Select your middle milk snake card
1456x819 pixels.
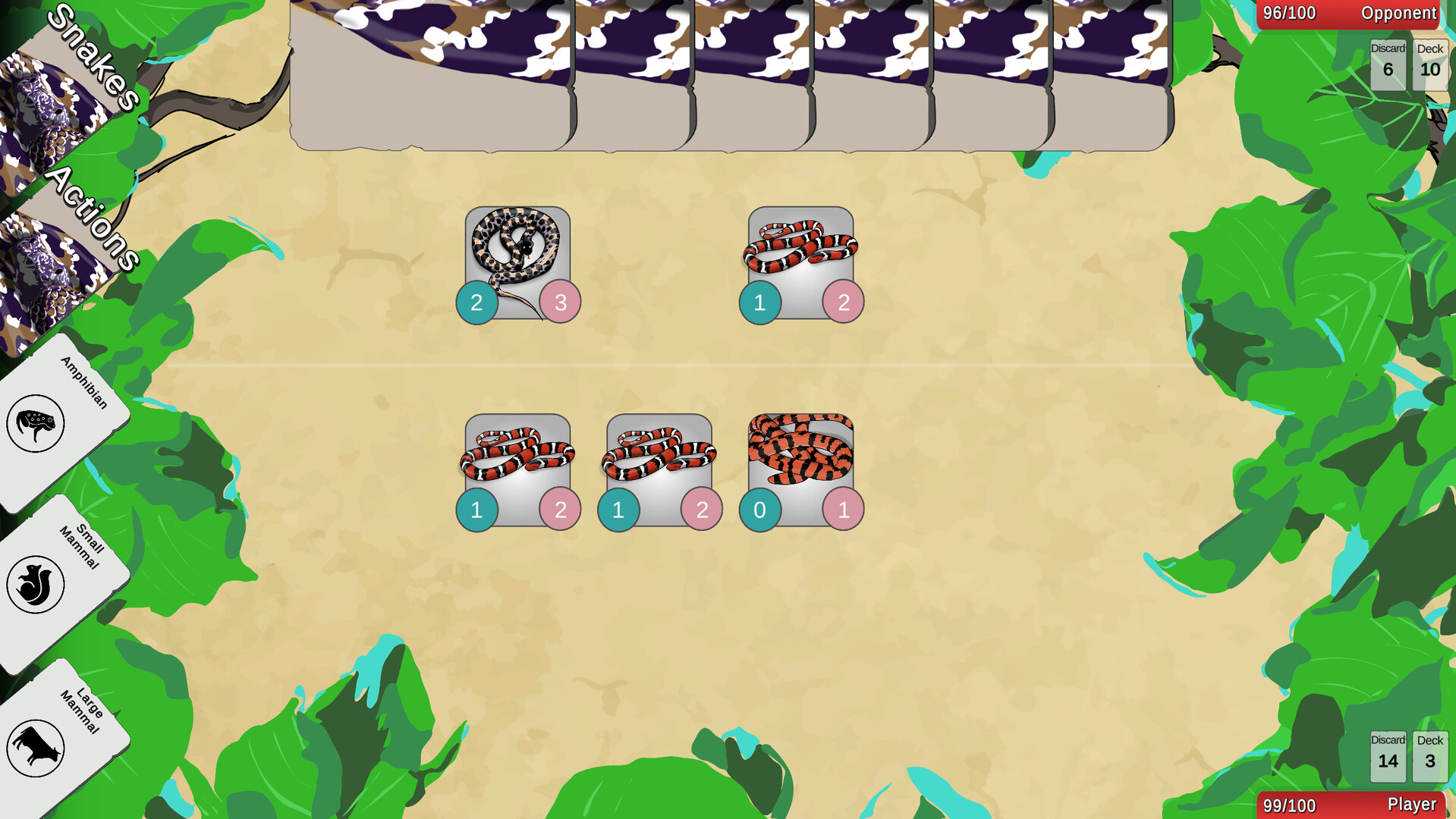[660, 459]
